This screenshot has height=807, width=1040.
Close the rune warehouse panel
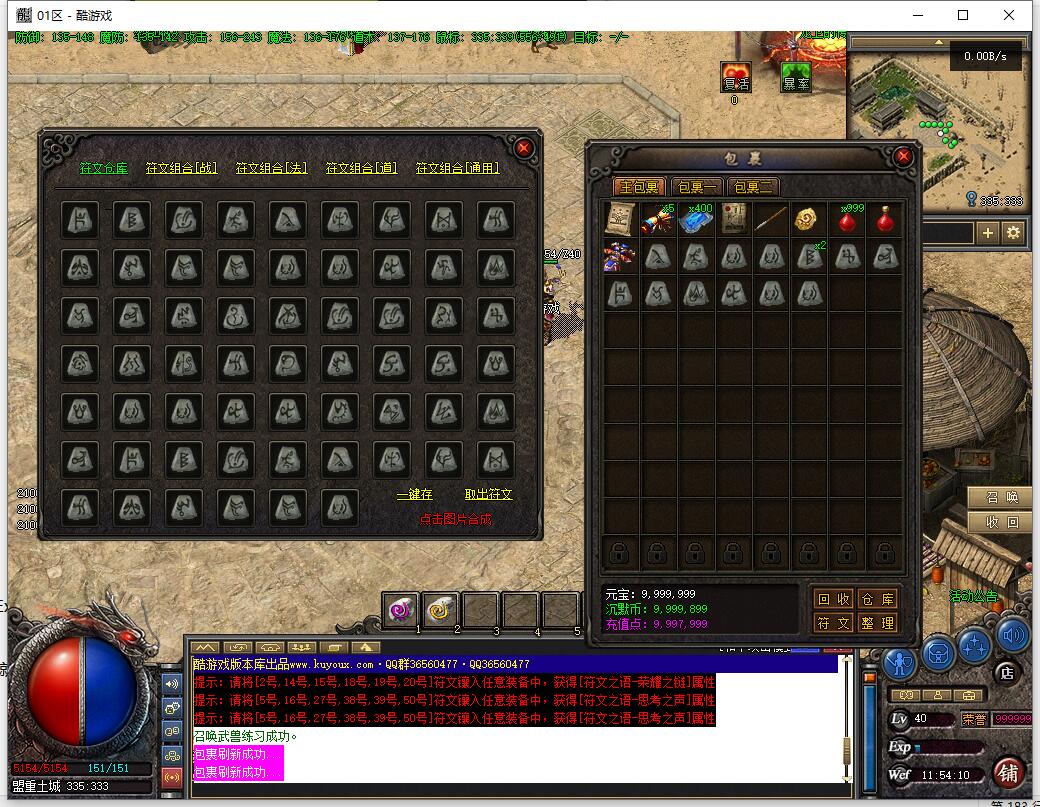[524, 148]
